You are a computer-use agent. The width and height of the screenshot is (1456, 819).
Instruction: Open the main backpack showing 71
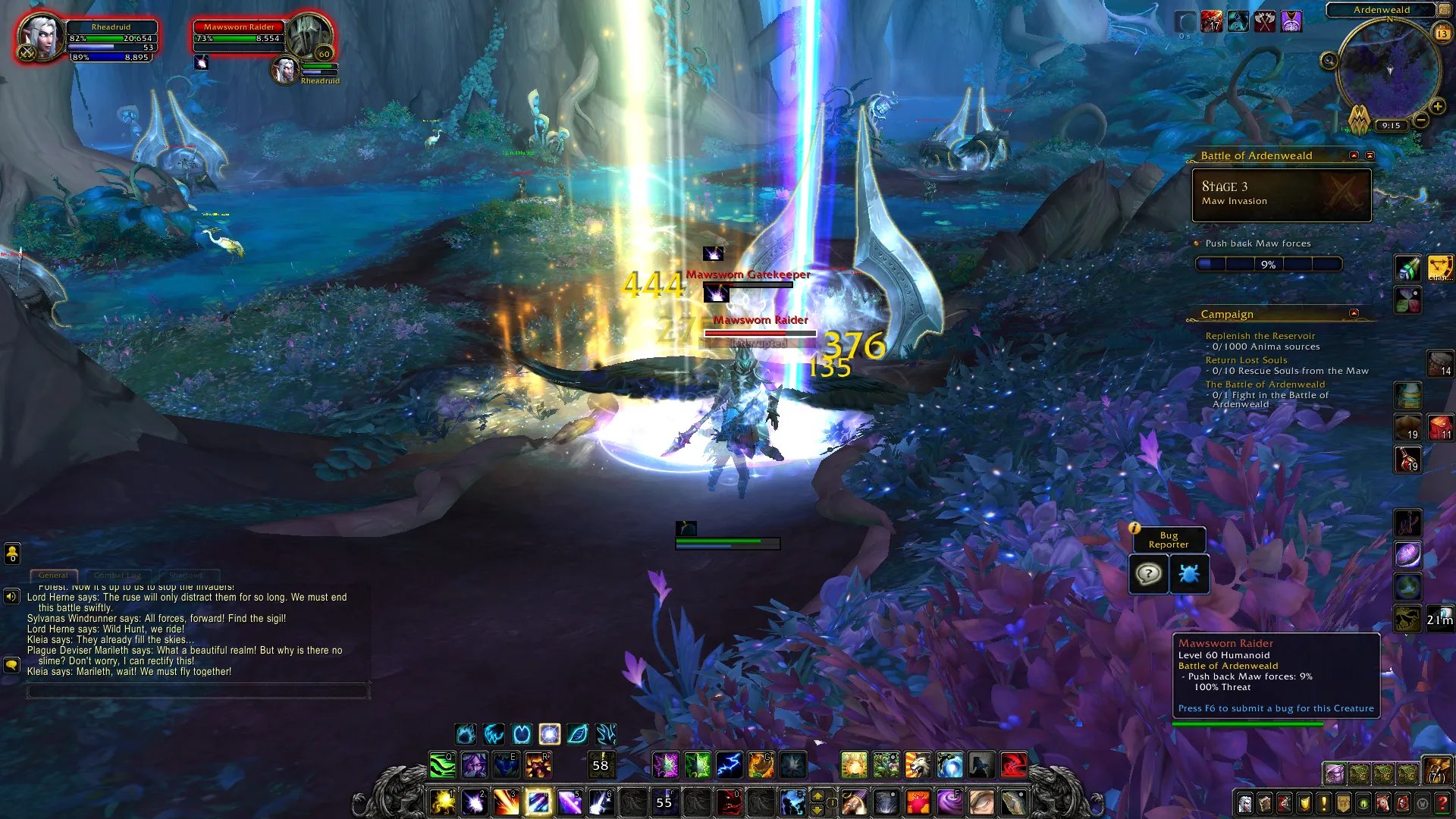1436,770
